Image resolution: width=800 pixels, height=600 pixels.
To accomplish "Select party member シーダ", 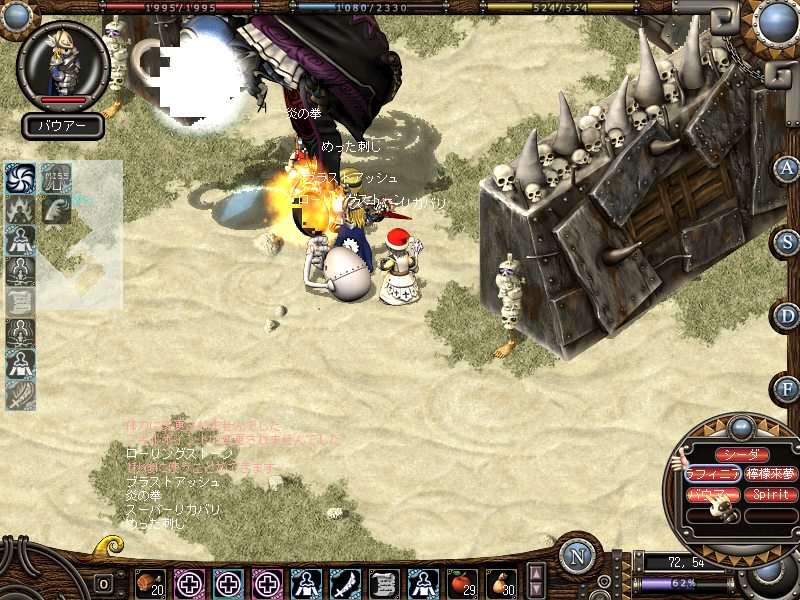I will click(741, 455).
